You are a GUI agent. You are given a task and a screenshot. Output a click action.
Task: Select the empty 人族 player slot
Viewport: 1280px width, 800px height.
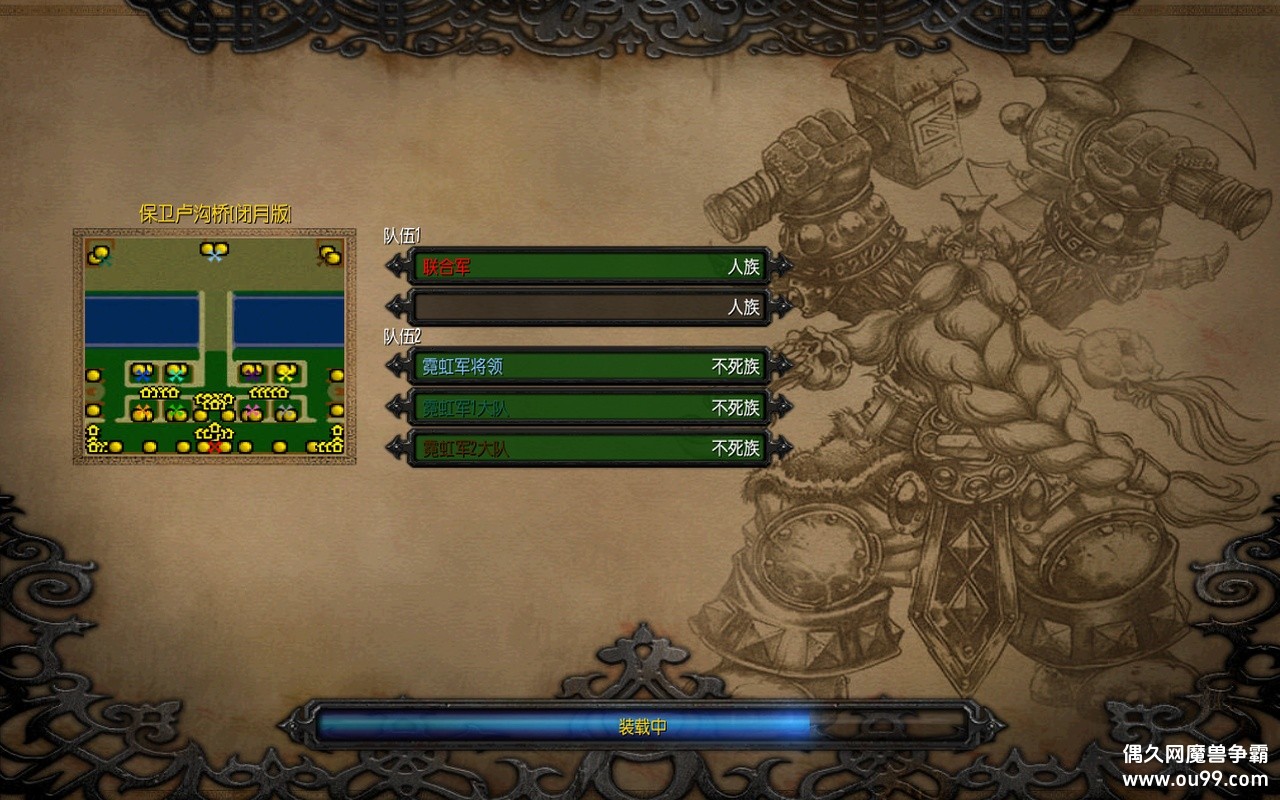pyautogui.click(x=590, y=307)
